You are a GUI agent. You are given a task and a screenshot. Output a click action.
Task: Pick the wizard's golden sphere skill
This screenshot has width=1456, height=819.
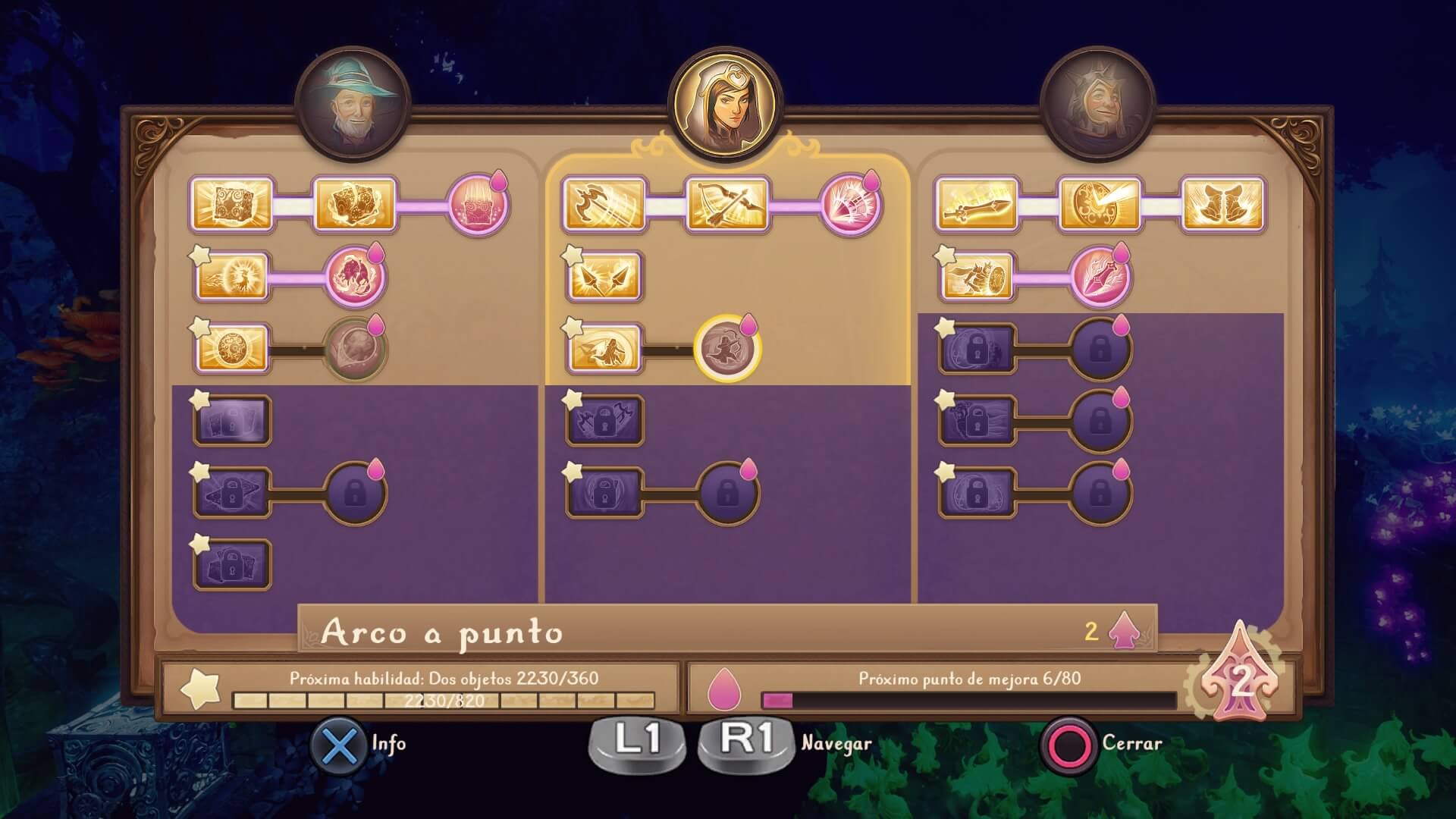[233, 349]
